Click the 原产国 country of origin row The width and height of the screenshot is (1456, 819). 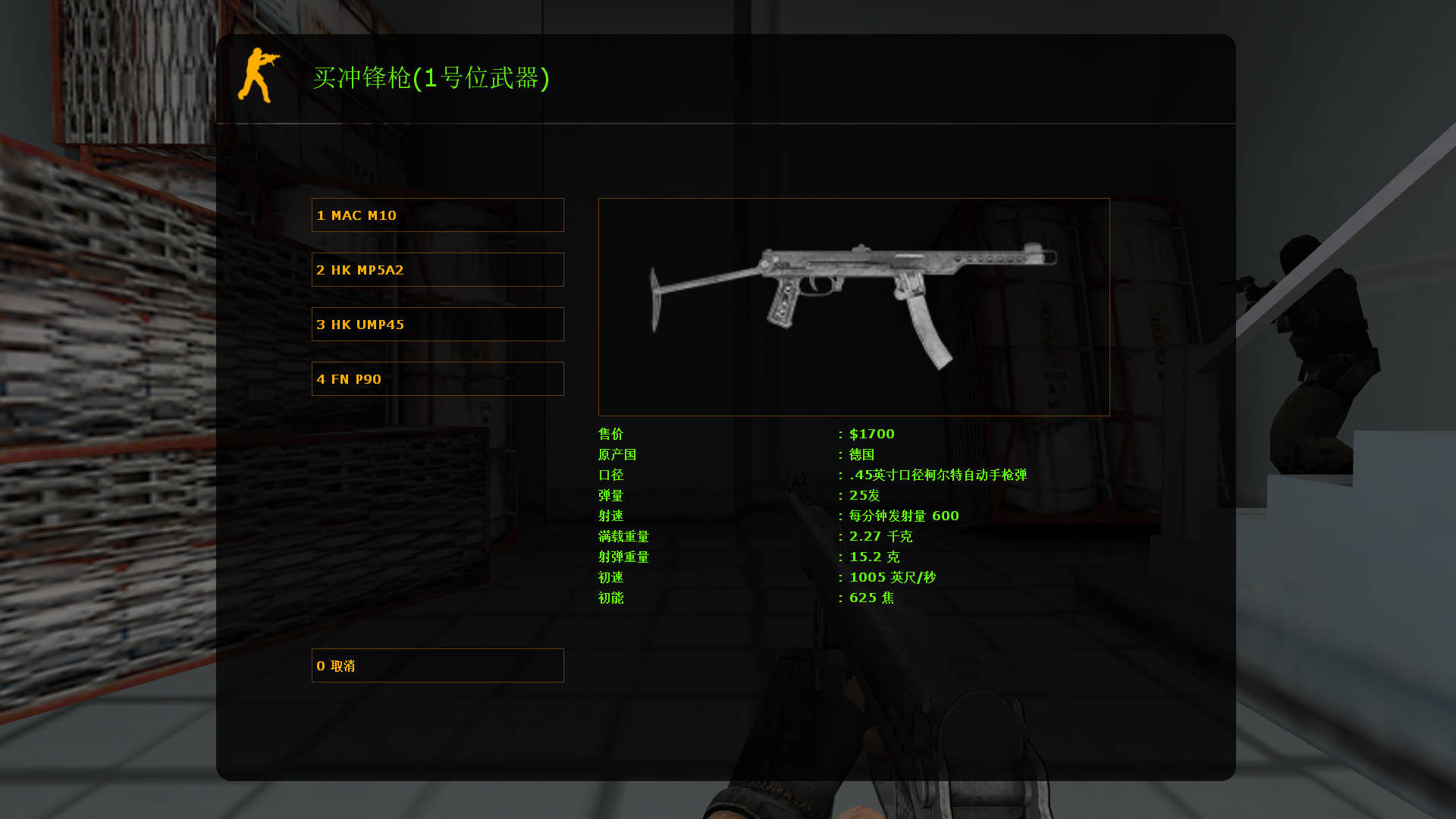617,454
